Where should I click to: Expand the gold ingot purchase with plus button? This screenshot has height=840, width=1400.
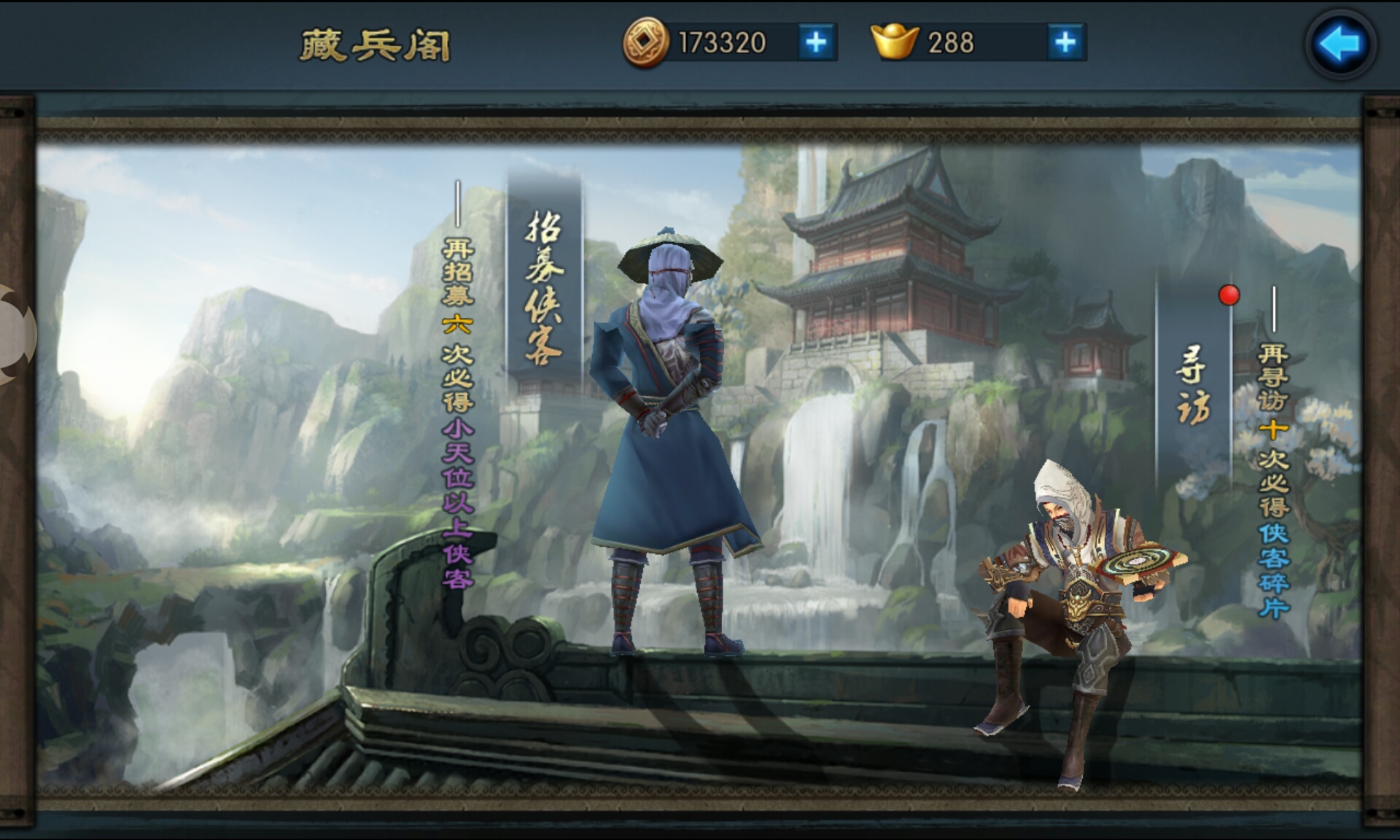coord(1066,44)
